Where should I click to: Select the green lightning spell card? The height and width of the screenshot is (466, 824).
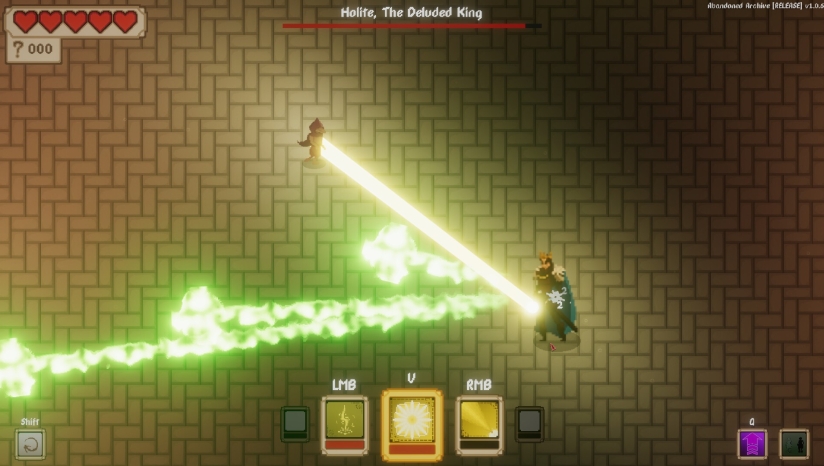click(x=345, y=424)
